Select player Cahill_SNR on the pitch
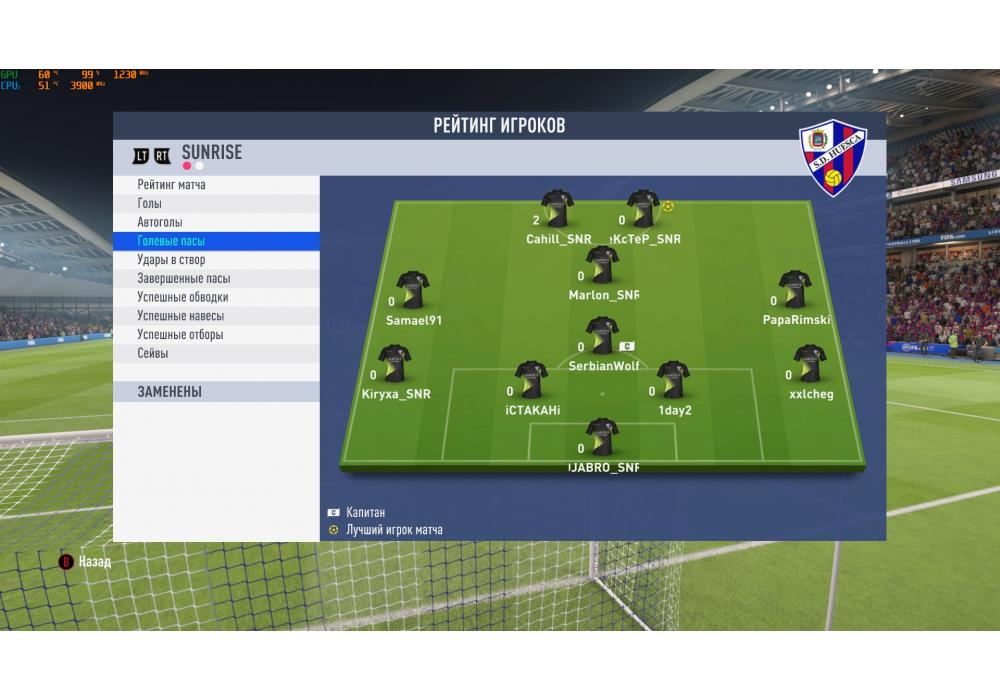The image size is (1000, 700). [x=557, y=209]
